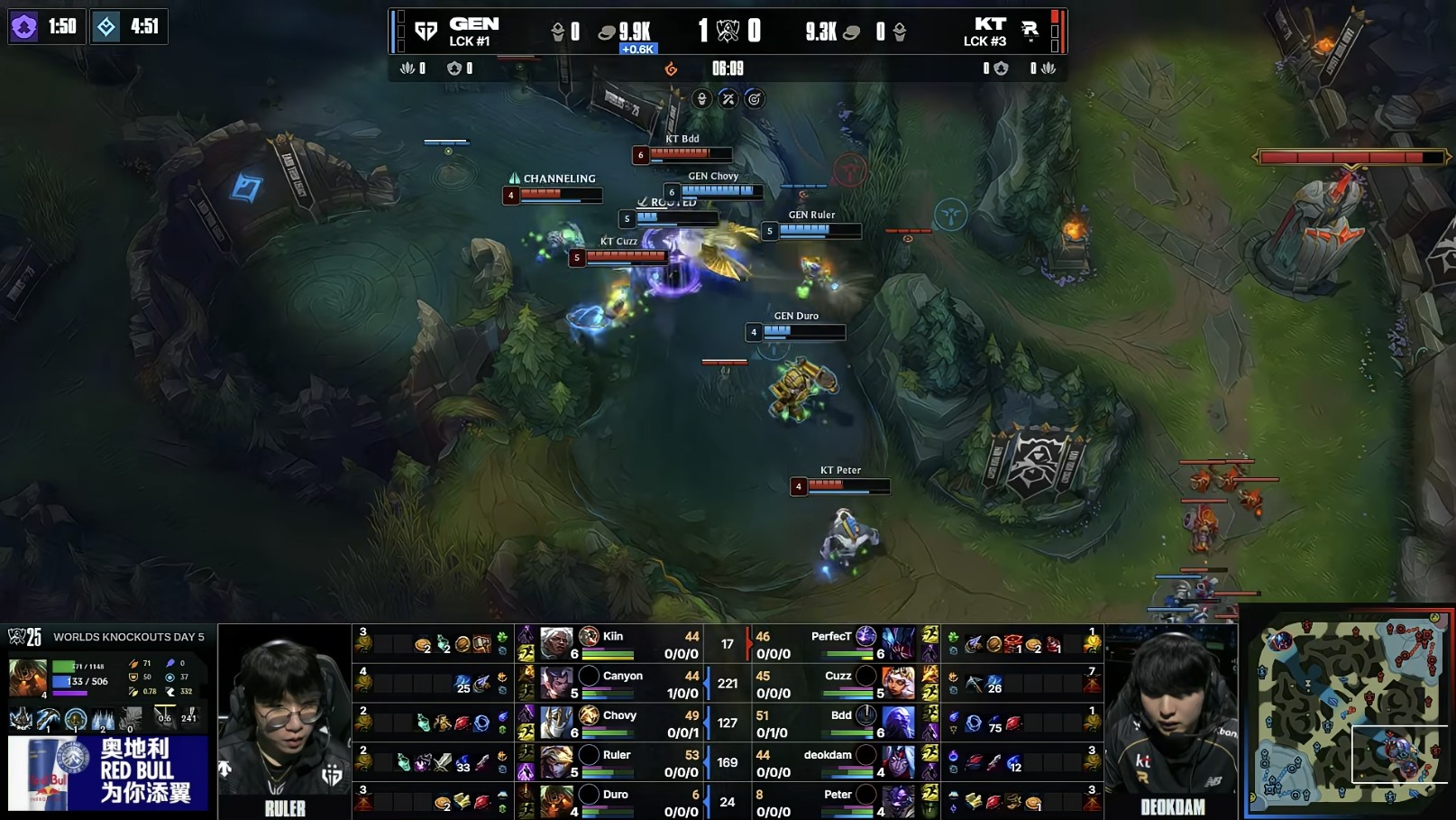The height and width of the screenshot is (820, 1456).
Task: Choose Bdd's champion portrait
Action: (898, 723)
